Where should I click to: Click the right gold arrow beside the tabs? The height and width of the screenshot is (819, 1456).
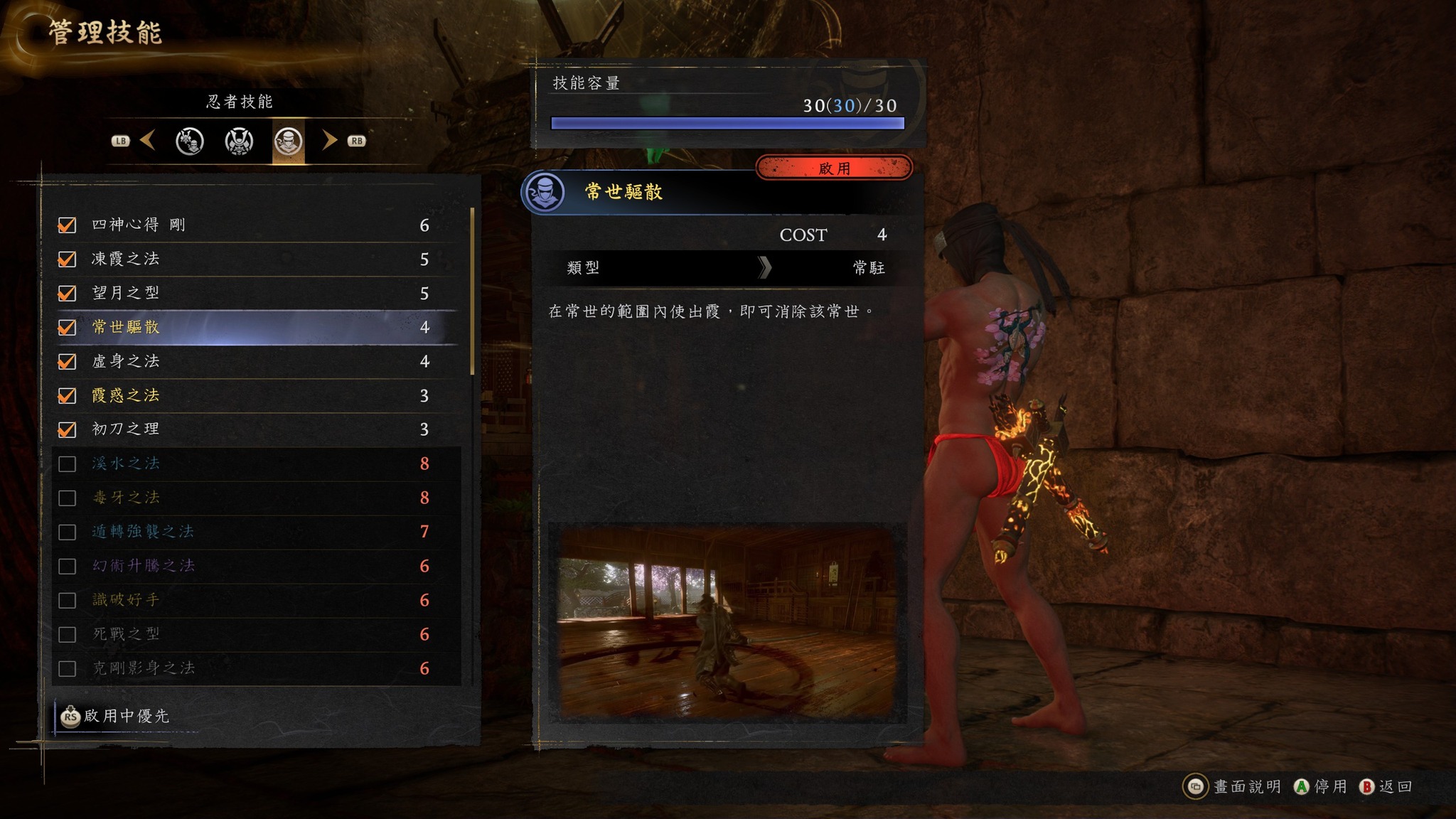click(328, 140)
